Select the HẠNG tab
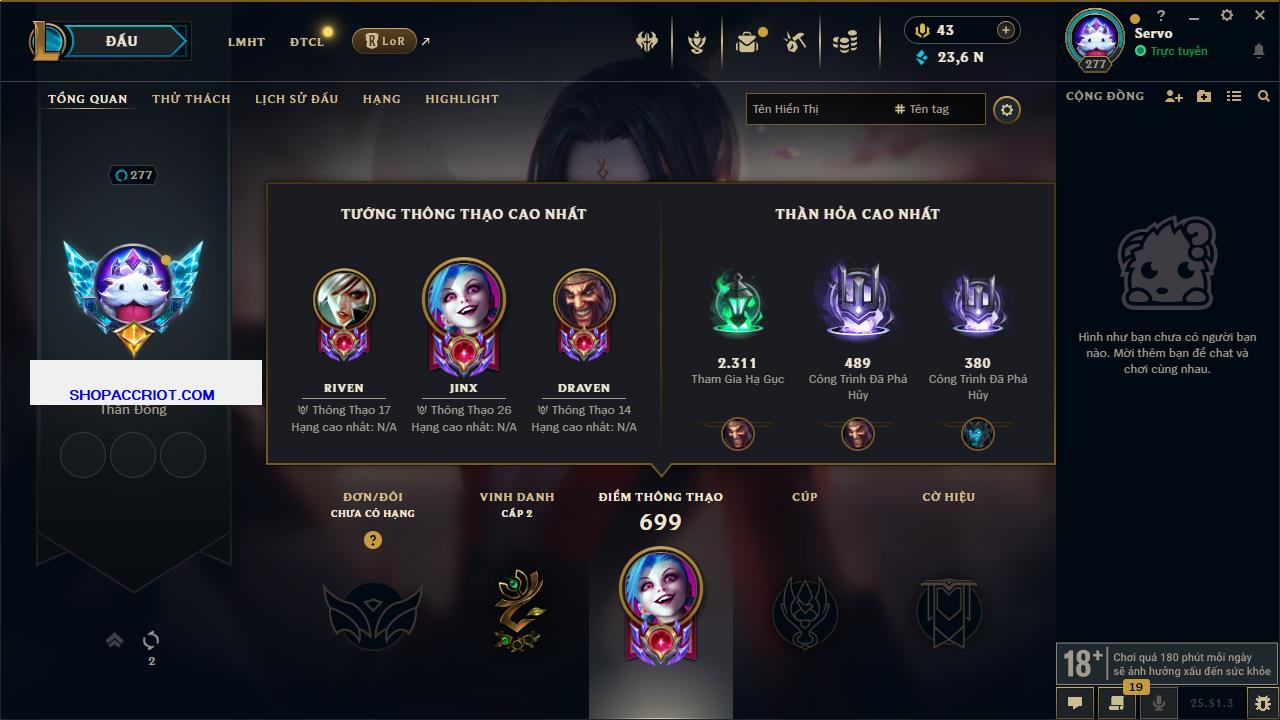 [x=381, y=99]
